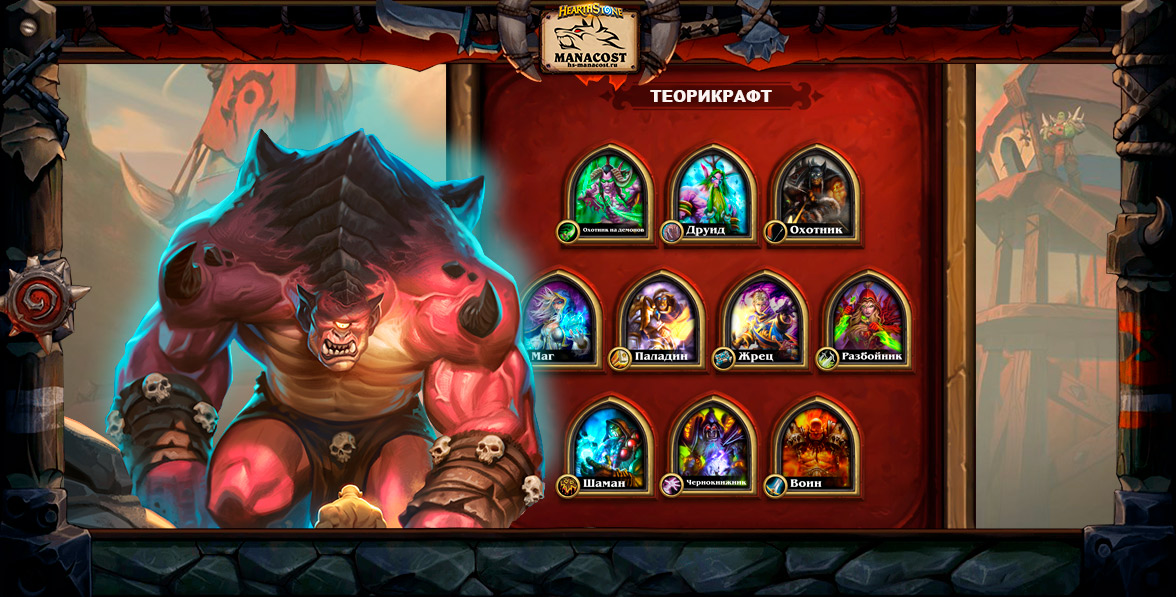This screenshot has height=597, width=1176.
Task: Open the Паладин class tile
Action: pos(661,317)
